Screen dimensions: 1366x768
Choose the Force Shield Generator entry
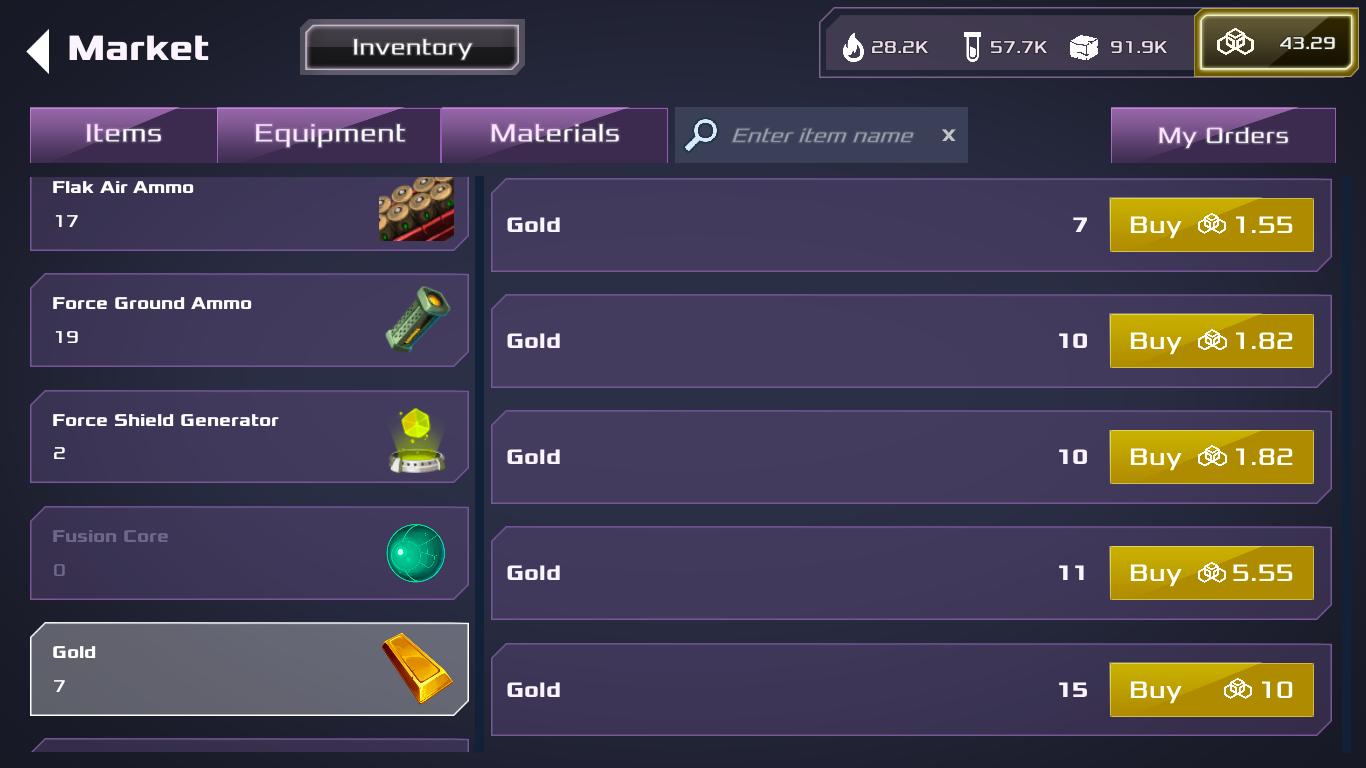click(x=249, y=437)
